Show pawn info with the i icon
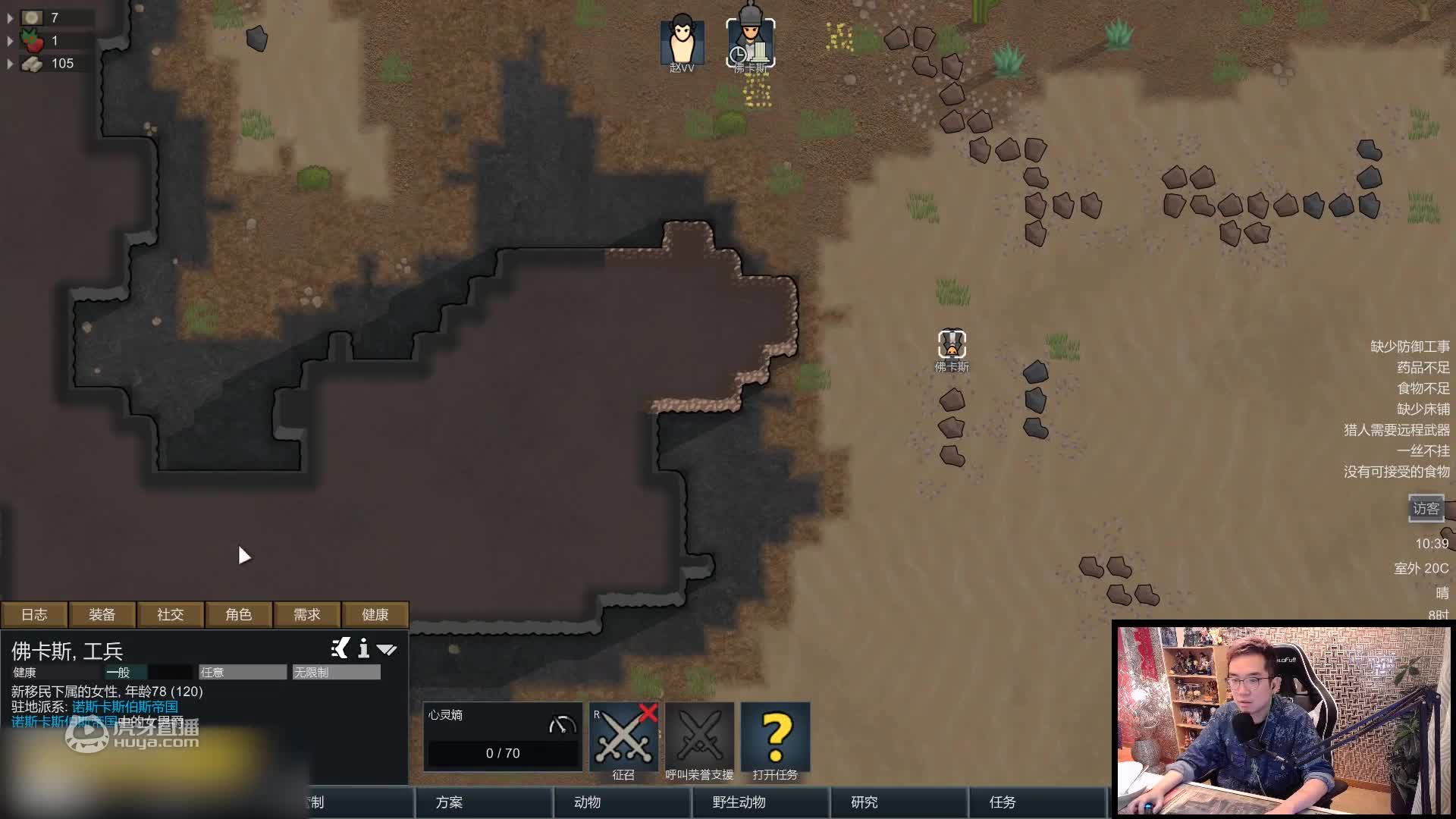Screen dimensions: 1456x819 [x=364, y=648]
